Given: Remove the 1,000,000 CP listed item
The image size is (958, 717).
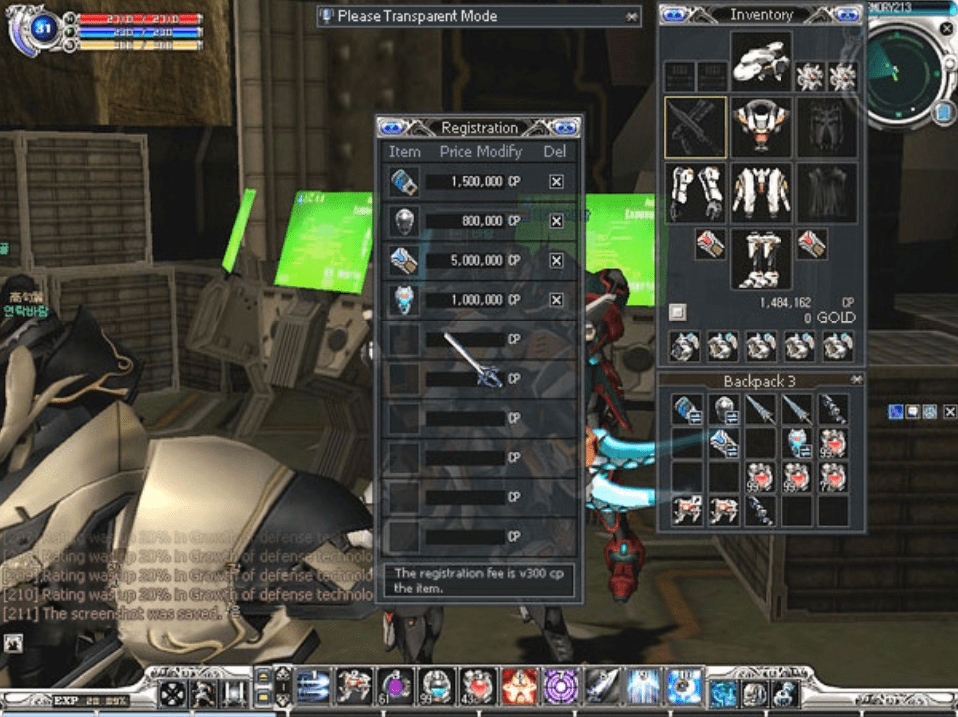Looking at the screenshot, I should point(556,299).
